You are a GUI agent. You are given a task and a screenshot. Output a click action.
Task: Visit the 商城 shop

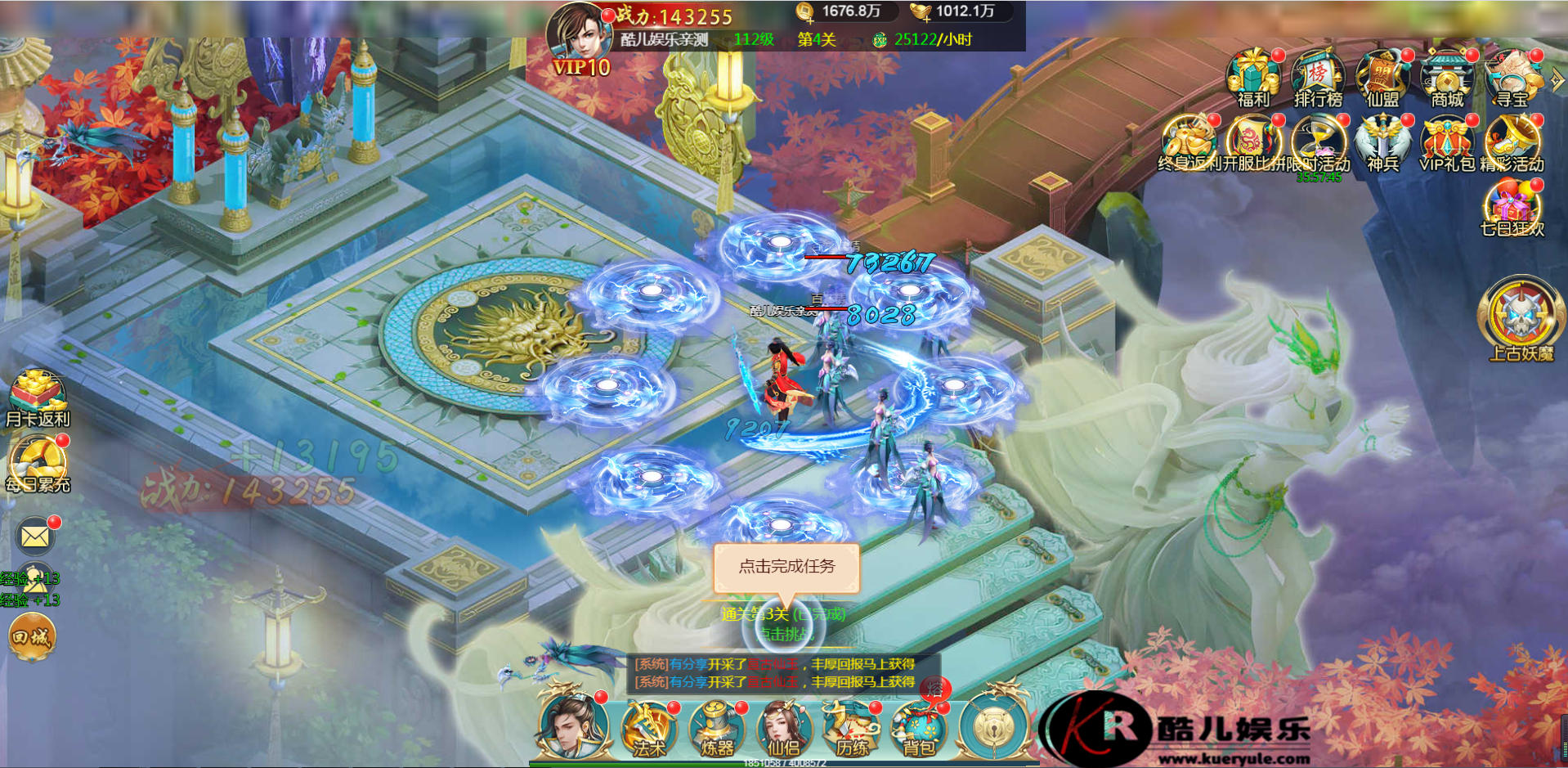[1446, 78]
